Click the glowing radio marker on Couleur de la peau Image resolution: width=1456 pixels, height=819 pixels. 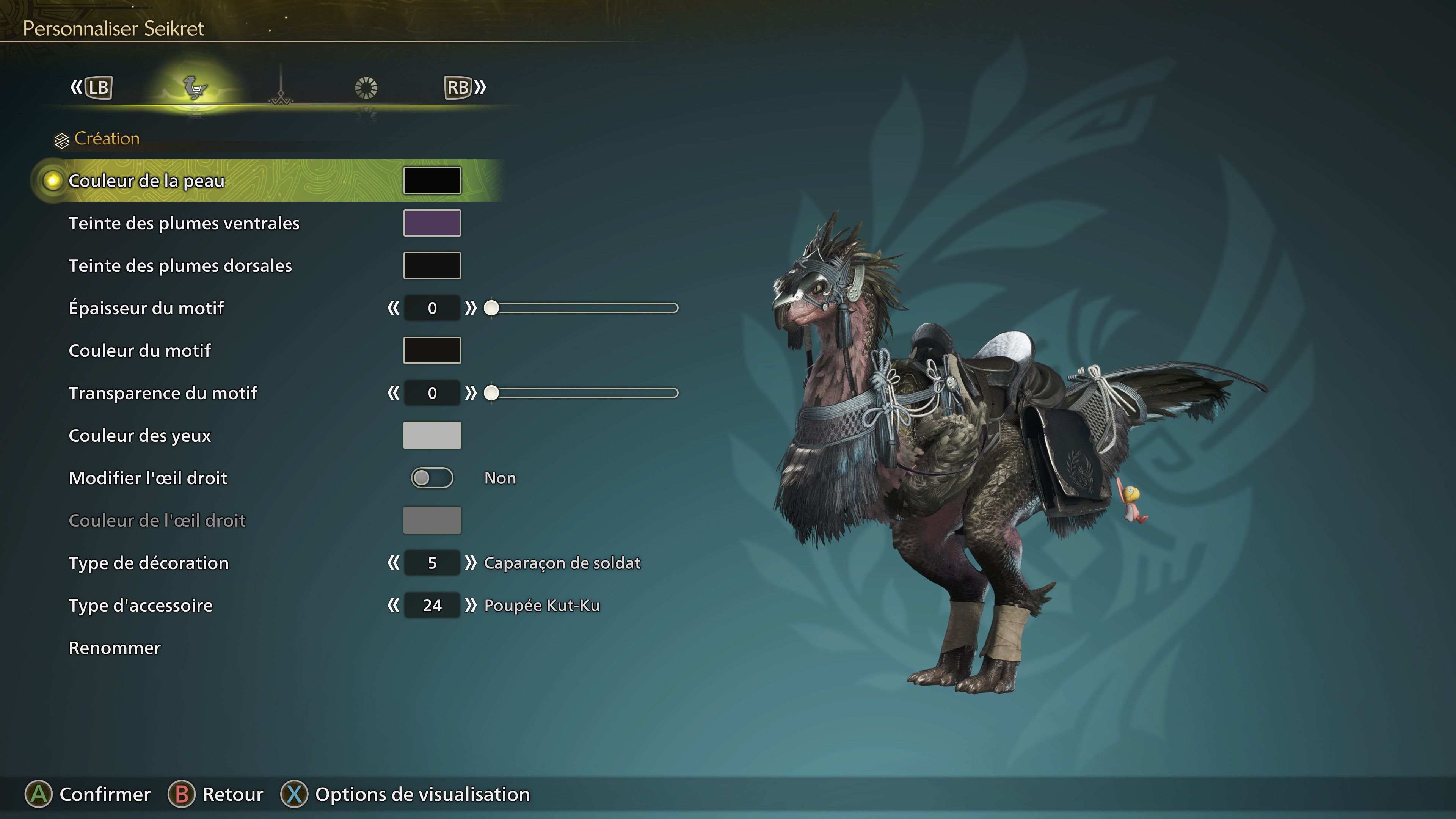pyautogui.click(x=52, y=181)
